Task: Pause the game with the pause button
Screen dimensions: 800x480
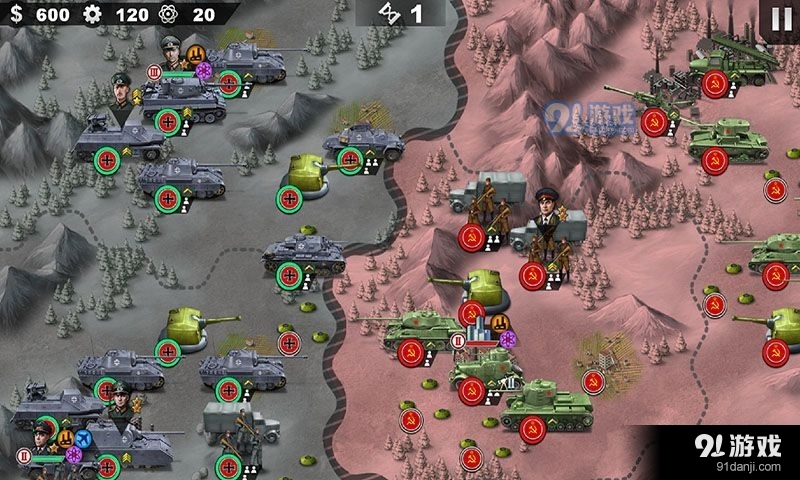Action: click(x=780, y=18)
